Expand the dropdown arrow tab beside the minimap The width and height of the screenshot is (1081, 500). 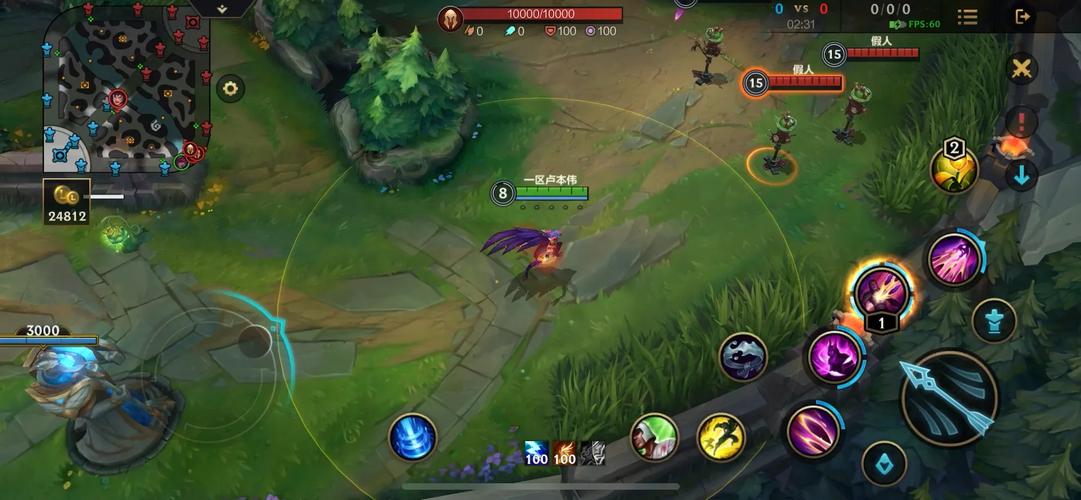pyautogui.click(x=221, y=8)
